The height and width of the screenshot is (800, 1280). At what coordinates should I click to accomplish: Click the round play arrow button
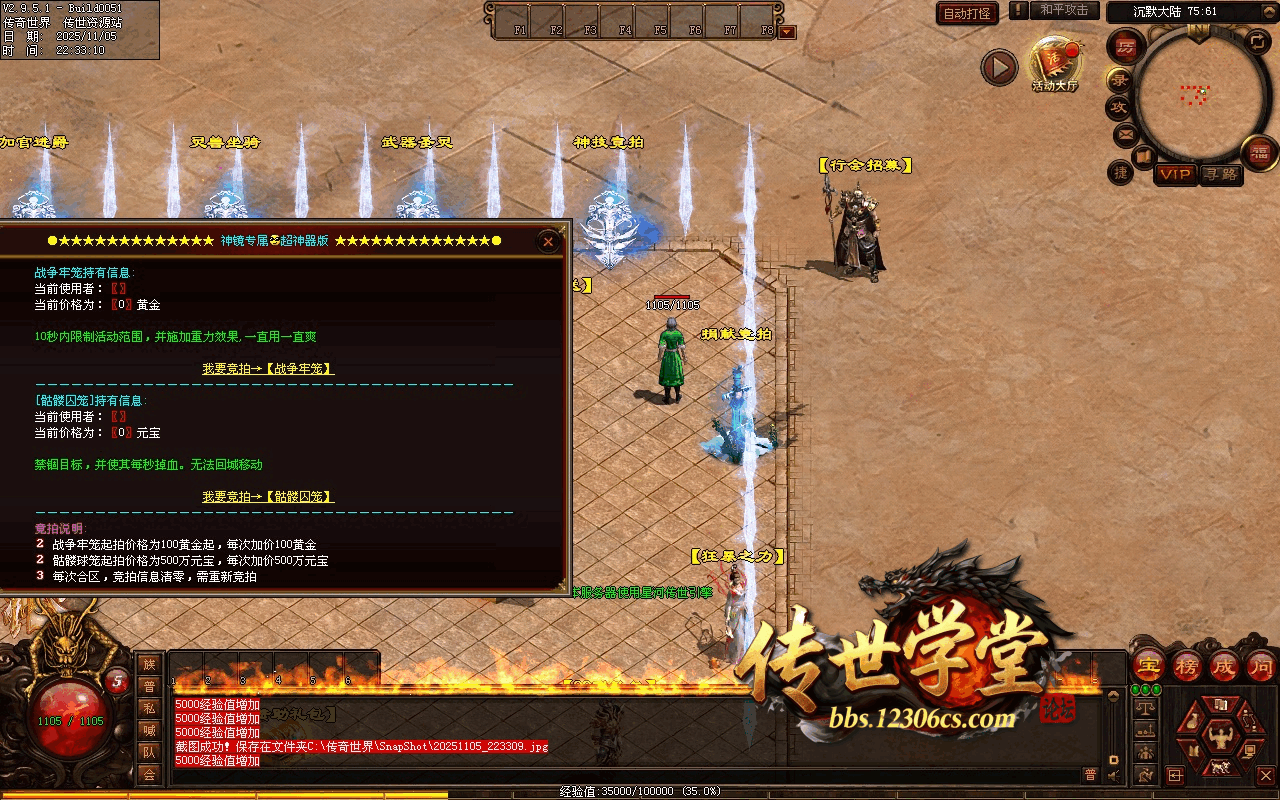tap(998, 67)
